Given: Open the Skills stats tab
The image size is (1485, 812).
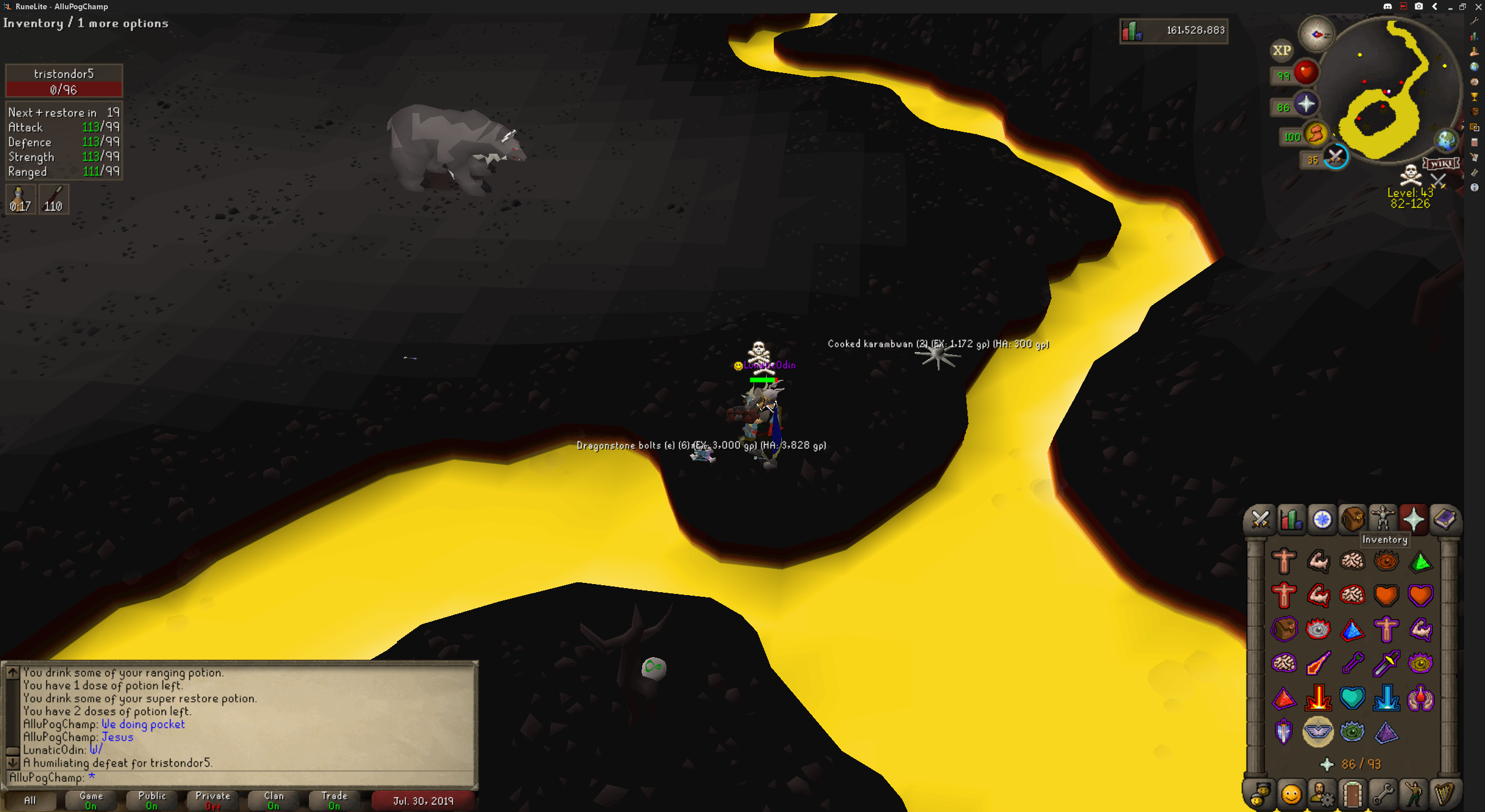Looking at the screenshot, I should coord(1291,519).
